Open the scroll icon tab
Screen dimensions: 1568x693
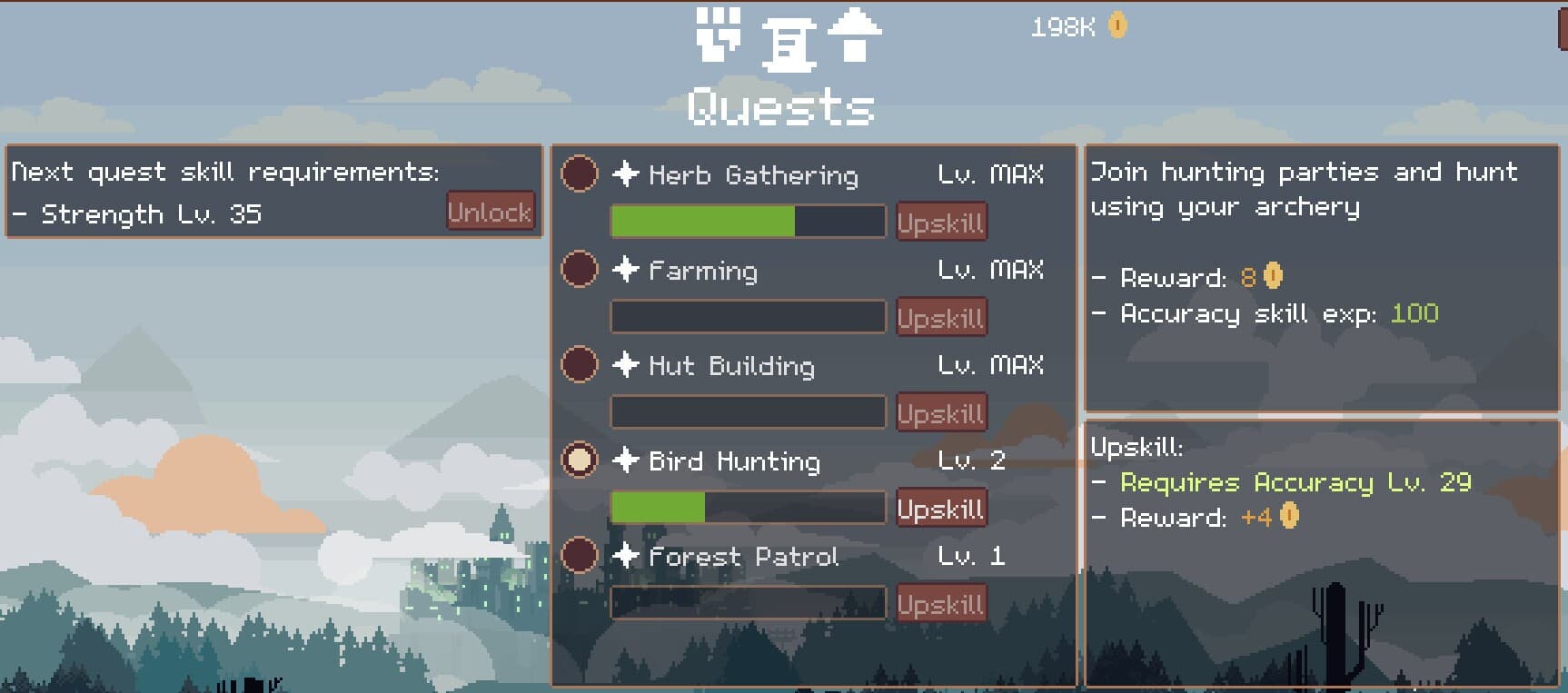click(x=787, y=44)
